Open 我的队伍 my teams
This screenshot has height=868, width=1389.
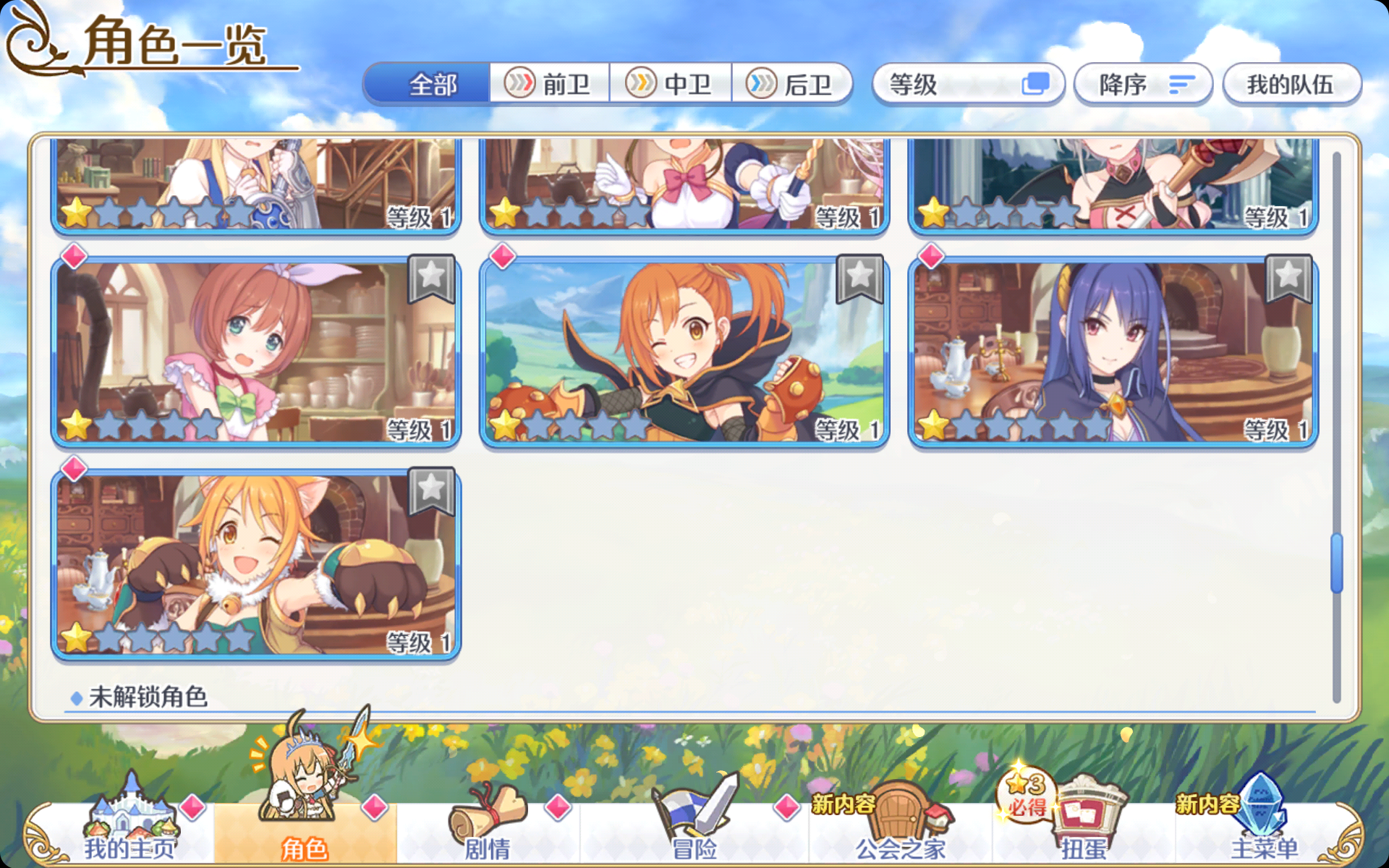1292,84
